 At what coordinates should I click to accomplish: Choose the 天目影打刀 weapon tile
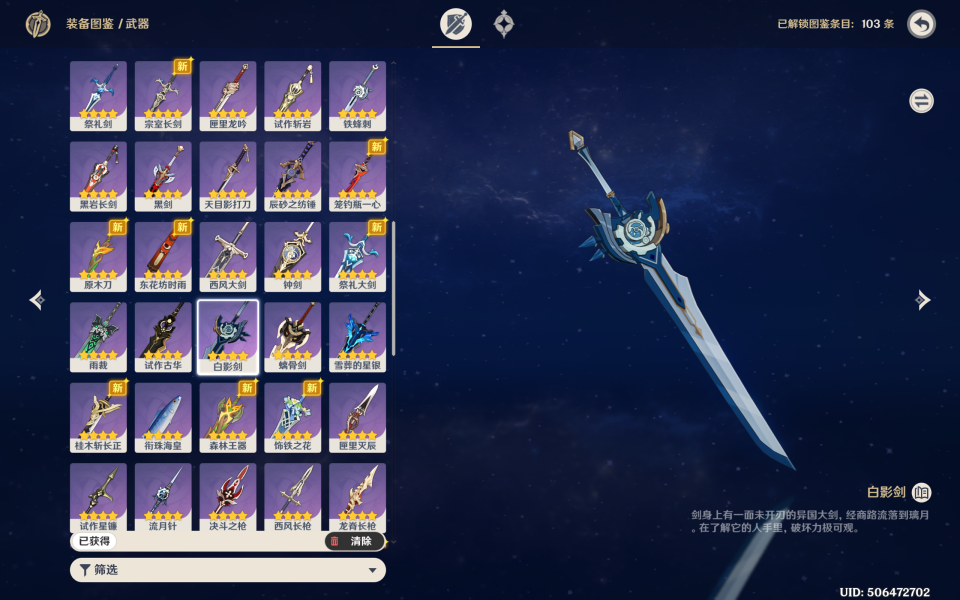click(x=228, y=176)
